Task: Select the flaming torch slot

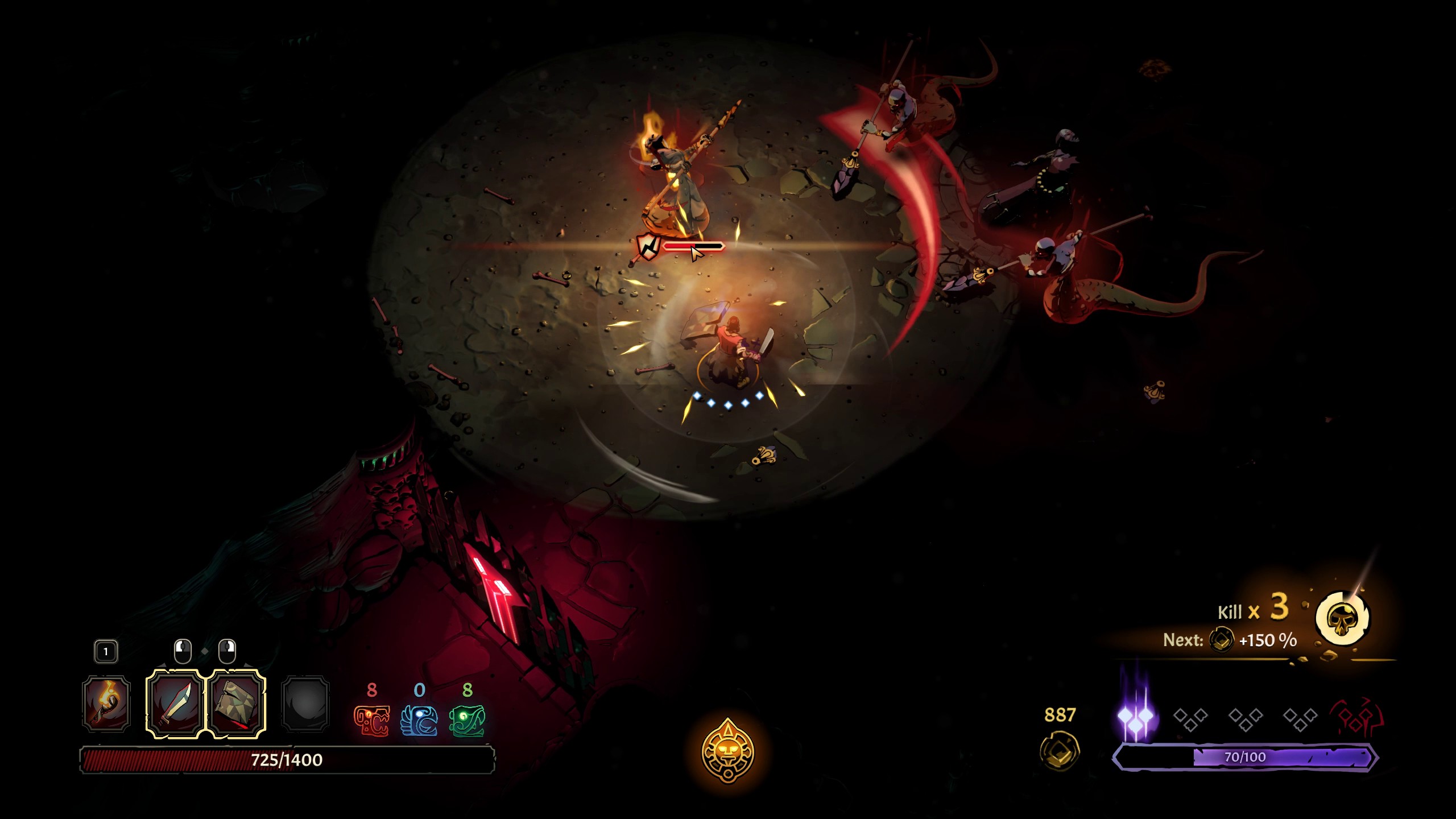Action: click(106, 704)
